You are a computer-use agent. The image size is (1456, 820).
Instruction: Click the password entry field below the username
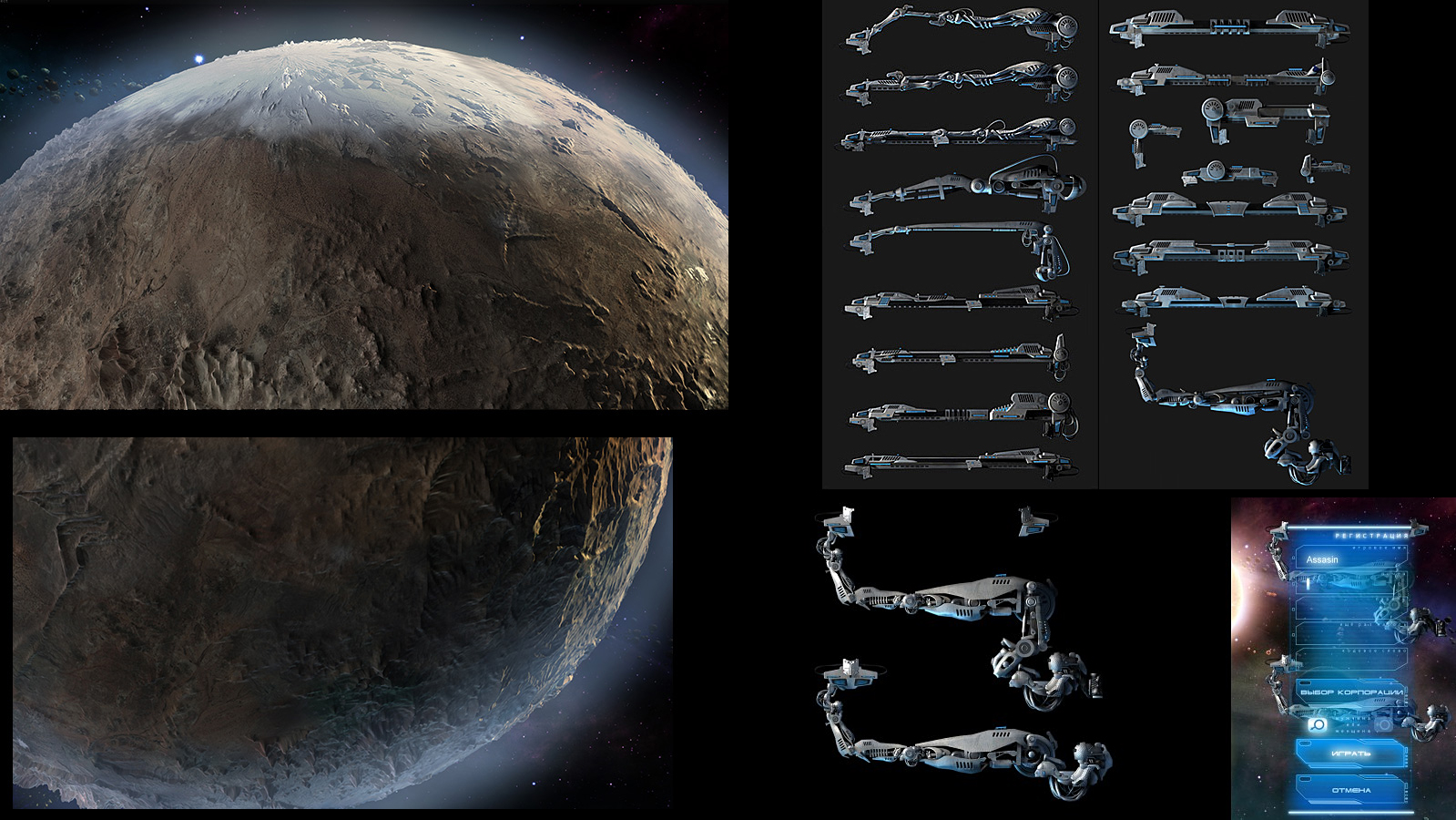click(x=1339, y=584)
